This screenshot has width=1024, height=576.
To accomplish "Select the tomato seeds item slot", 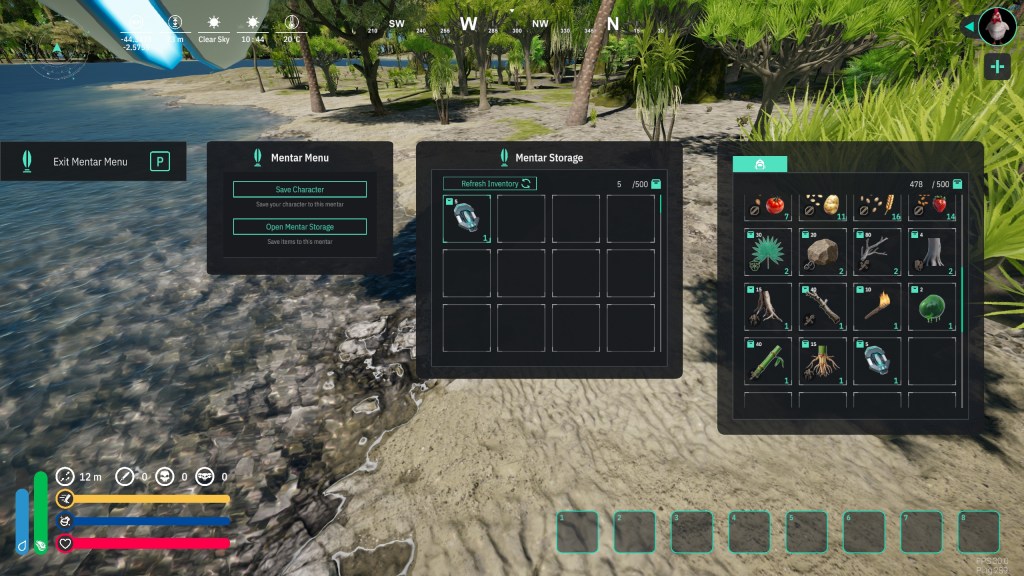I will click(x=768, y=206).
